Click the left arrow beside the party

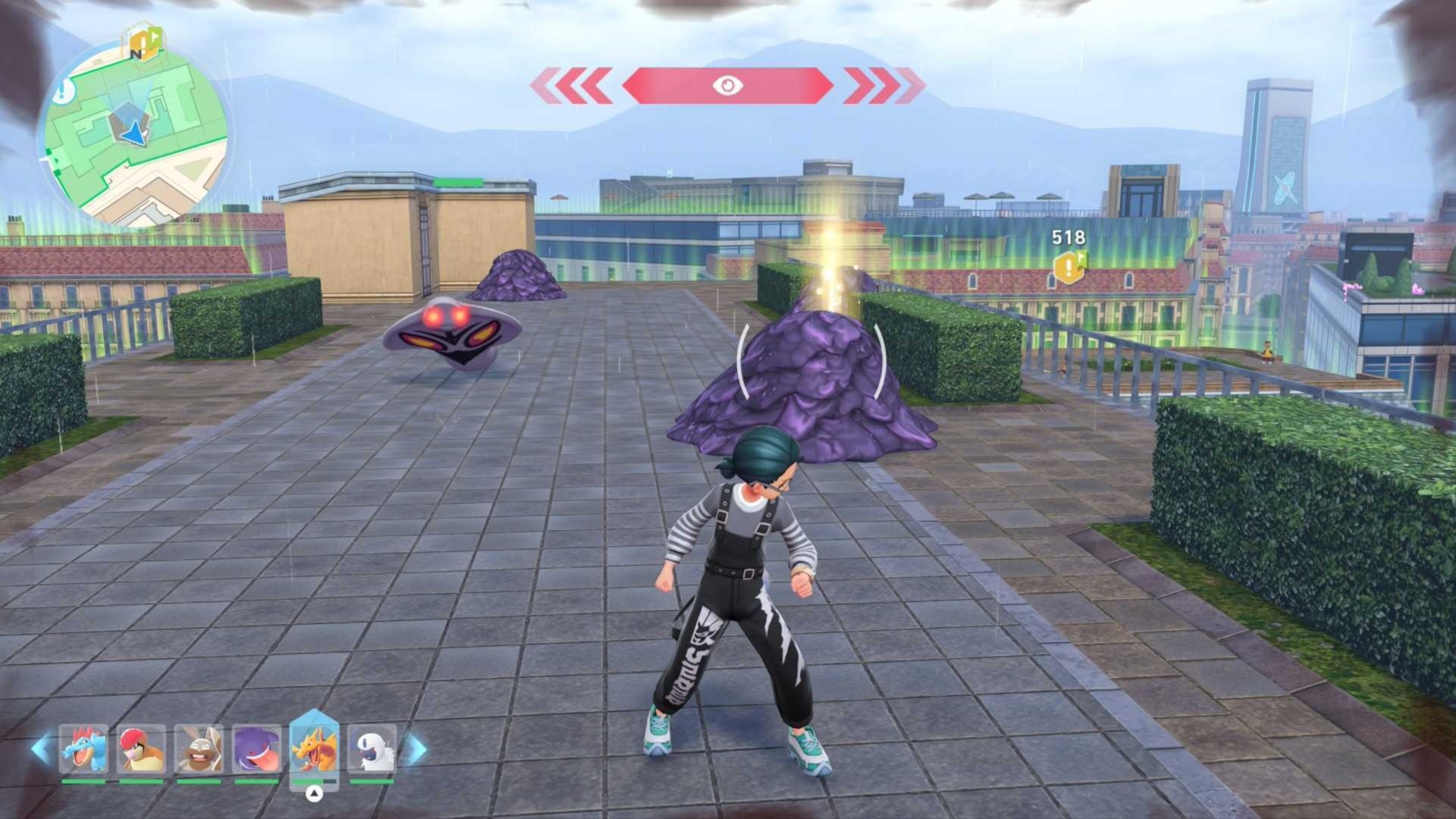tap(42, 749)
